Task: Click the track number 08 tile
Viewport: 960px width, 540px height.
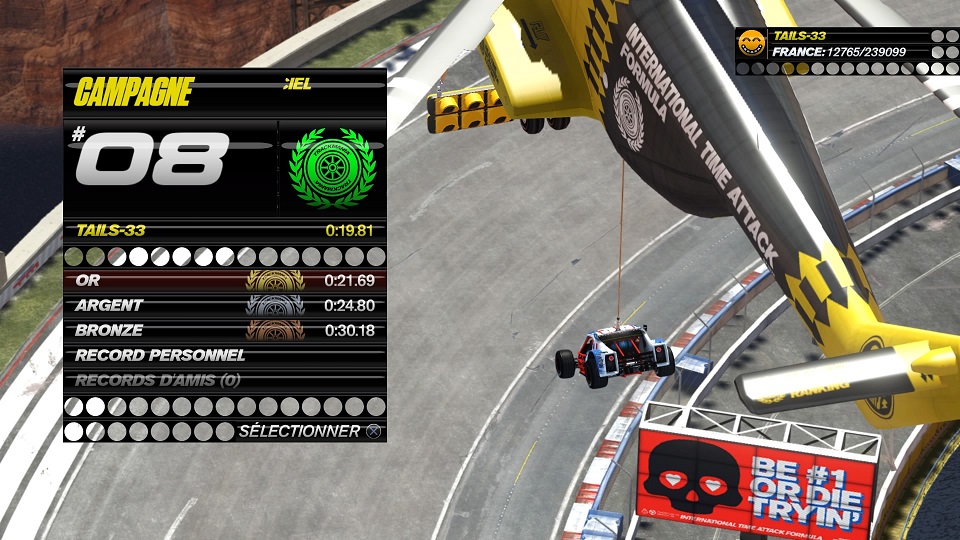Action: click(x=160, y=159)
